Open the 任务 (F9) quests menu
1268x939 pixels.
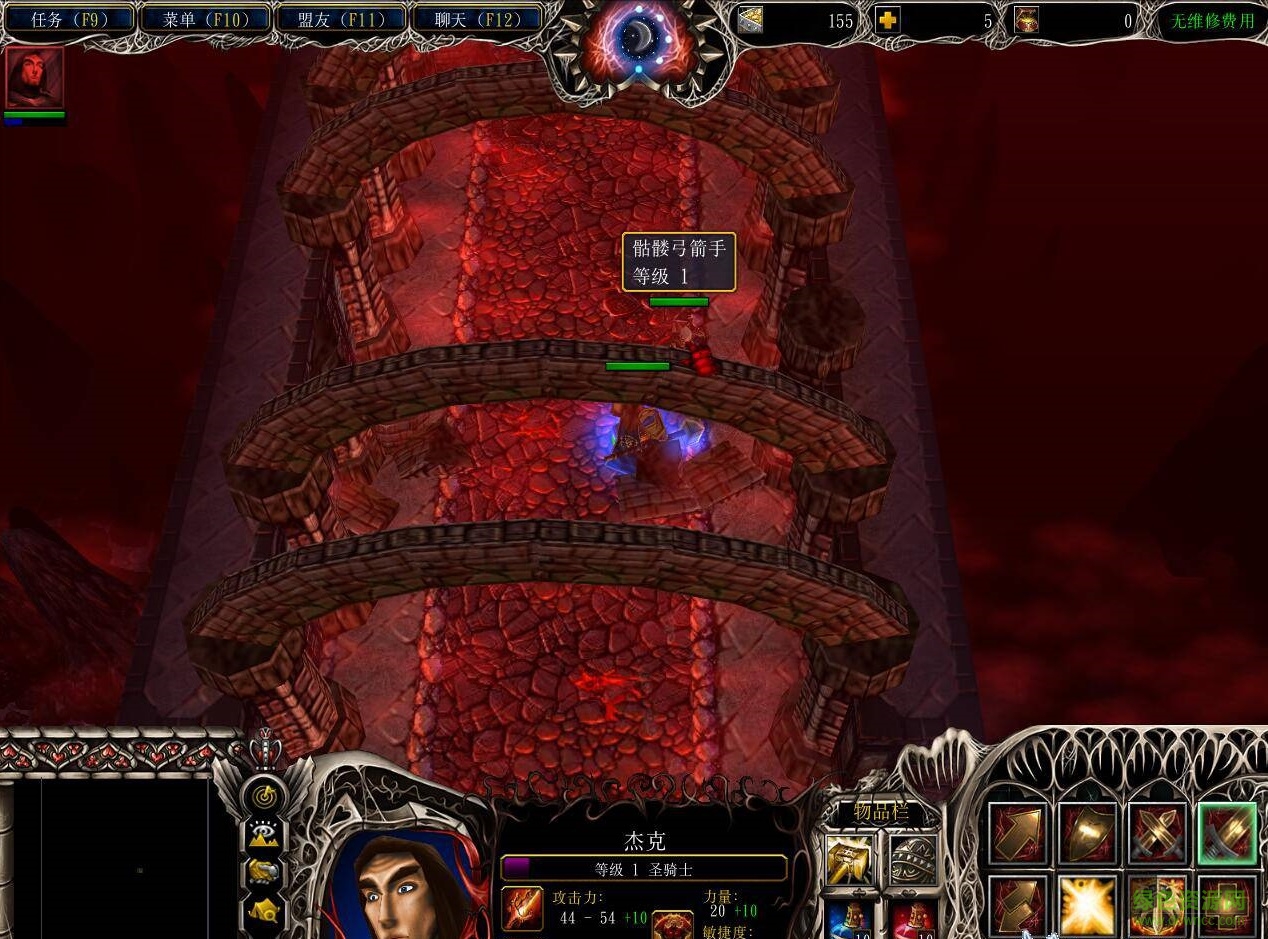68,19
